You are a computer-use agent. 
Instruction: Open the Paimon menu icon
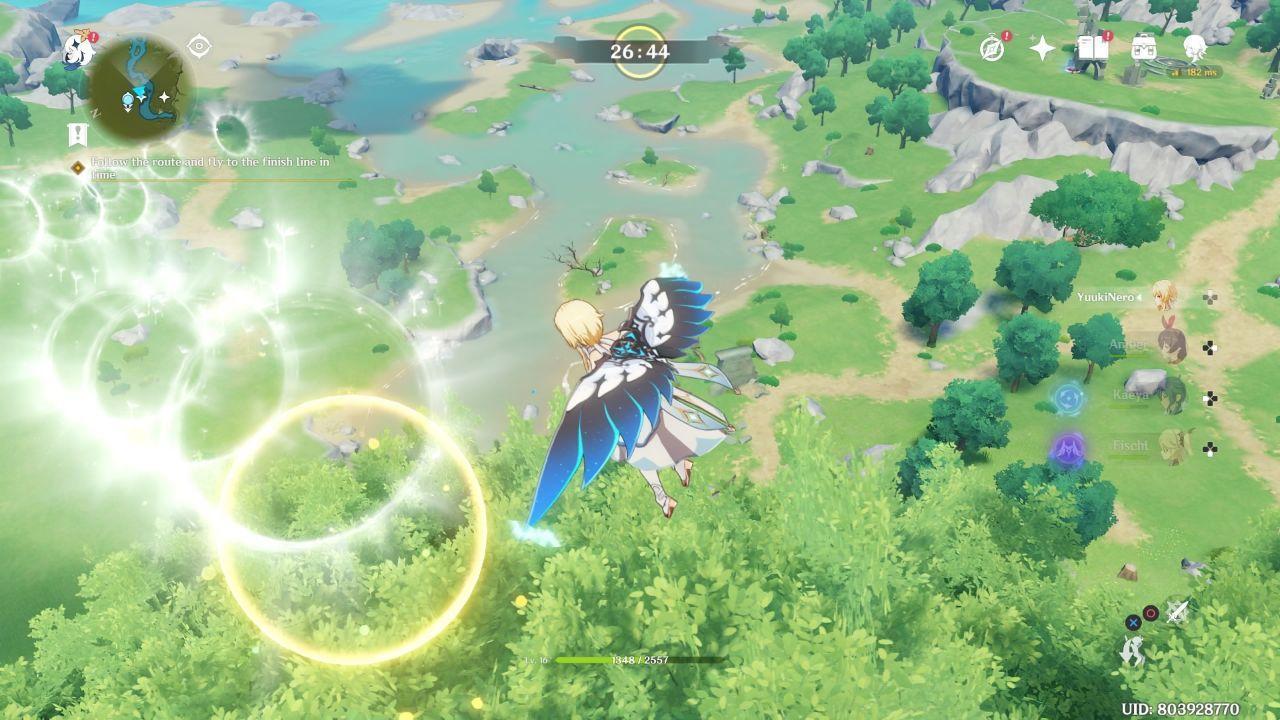point(78,48)
